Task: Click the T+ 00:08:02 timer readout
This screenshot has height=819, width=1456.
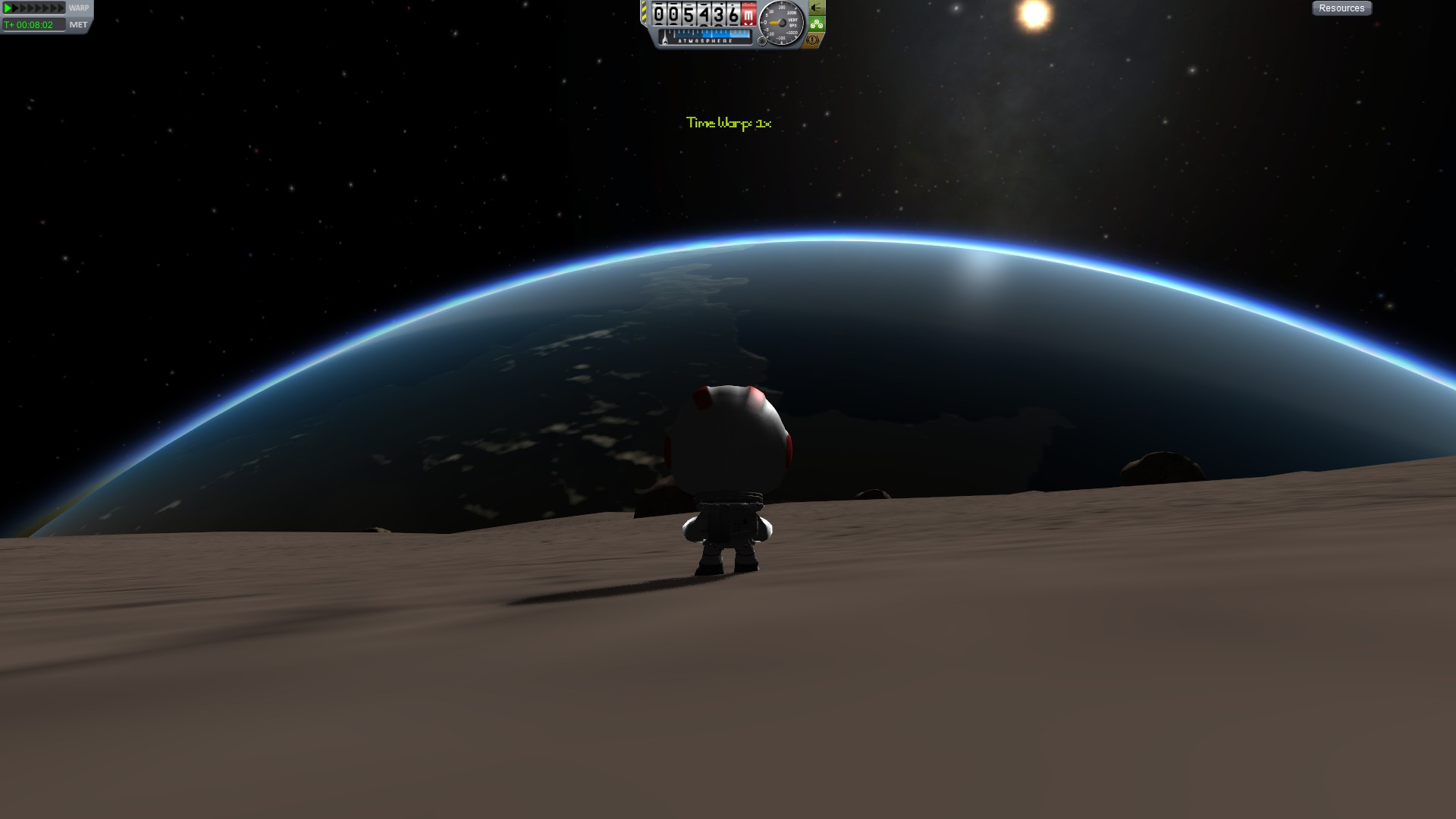Action: 28,25
